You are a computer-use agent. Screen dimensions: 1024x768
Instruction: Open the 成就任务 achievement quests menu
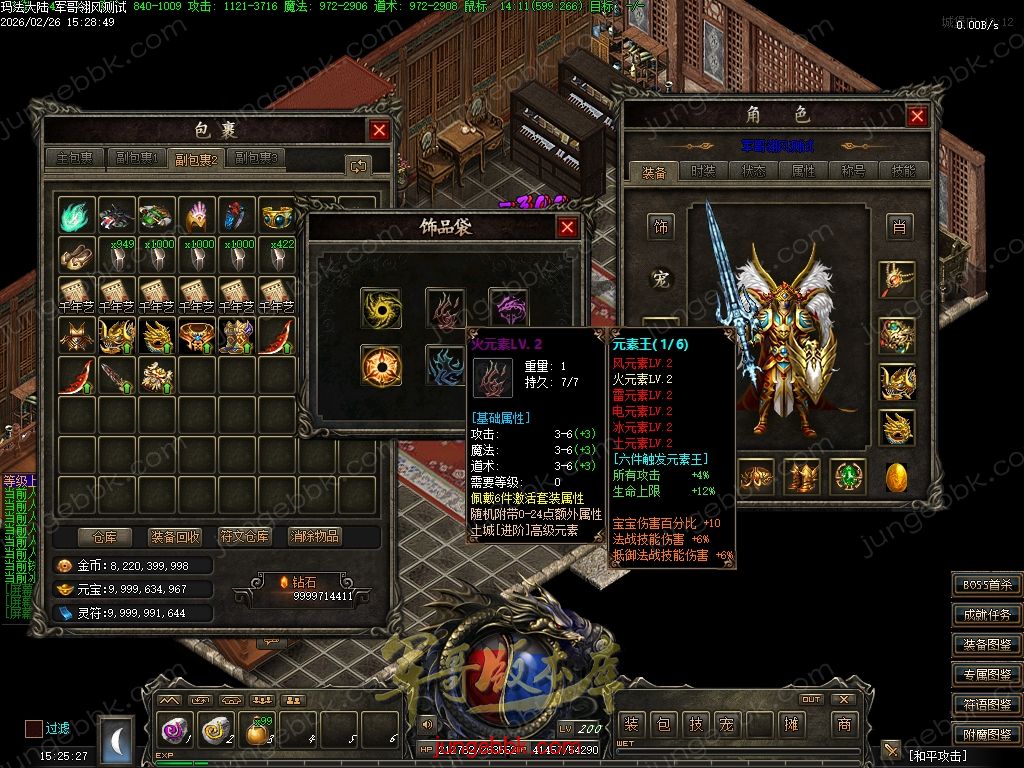coord(987,615)
